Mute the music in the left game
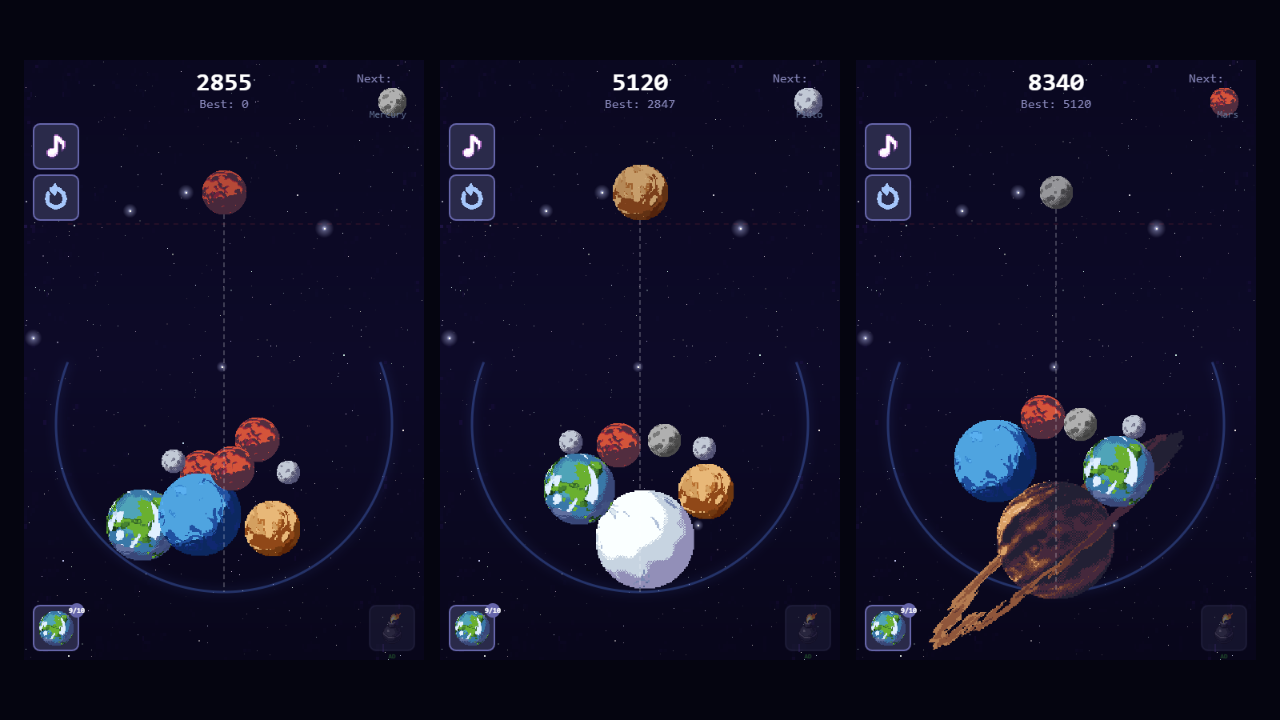The image size is (1280, 720). (56, 146)
